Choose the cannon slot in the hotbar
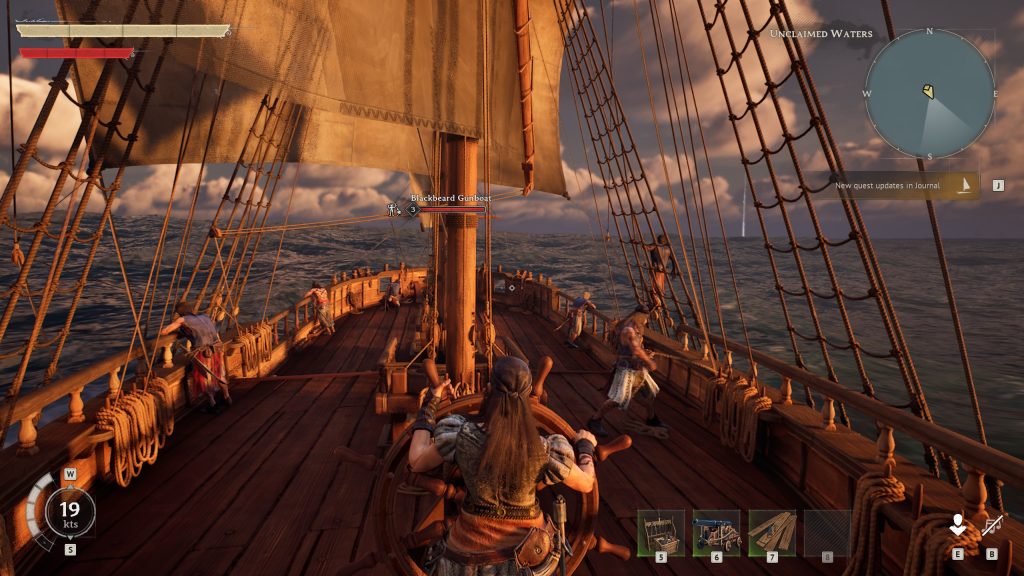The image size is (1024, 576). [x=716, y=533]
